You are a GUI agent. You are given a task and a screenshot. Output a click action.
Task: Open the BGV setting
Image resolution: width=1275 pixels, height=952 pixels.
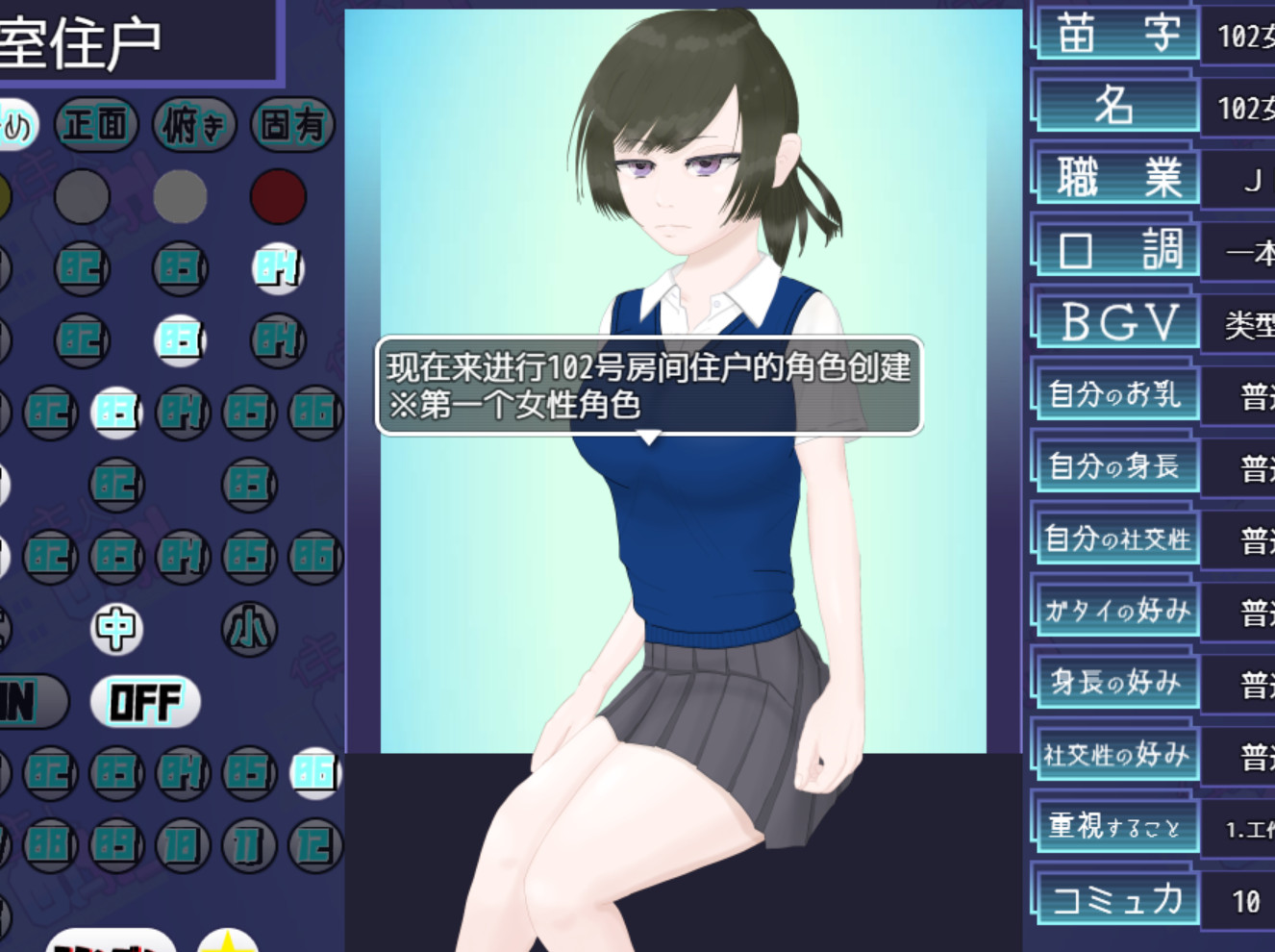(x=1116, y=322)
